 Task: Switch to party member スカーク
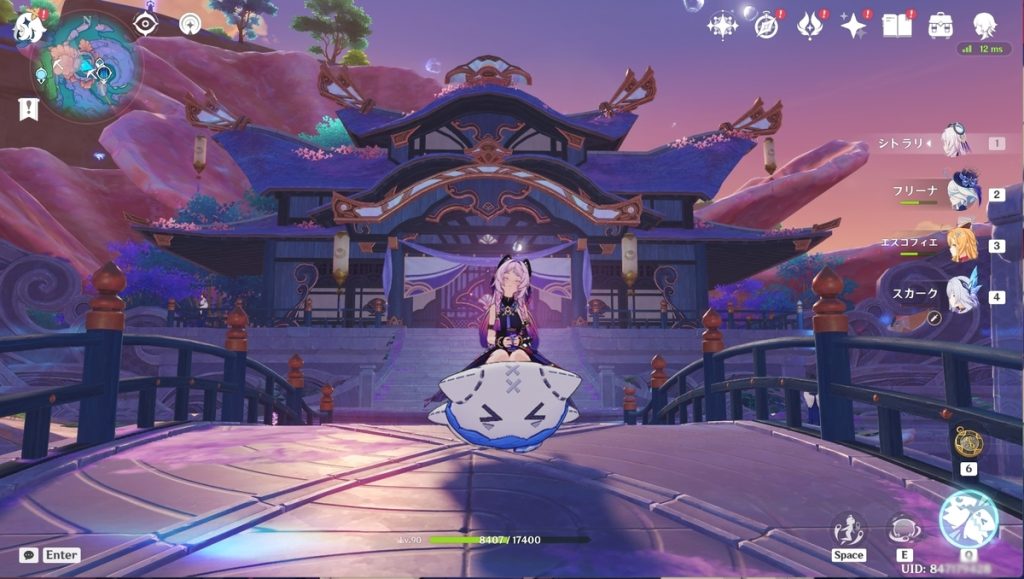pos(962,295)
